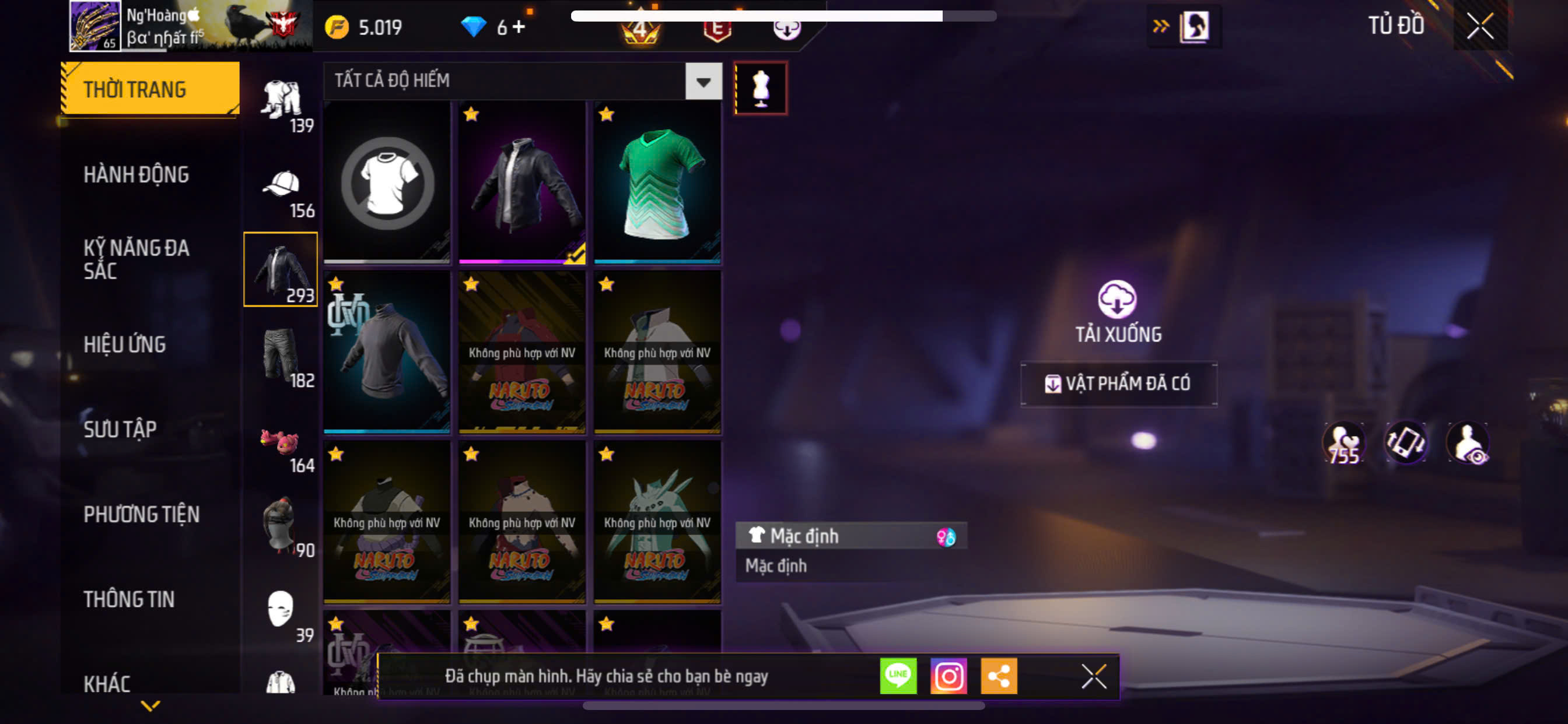The image size is (1568, 724).
Task: Toggle the VẬT PHẨM ĐÃ CÓ filter
Action: pos(1119,384)
